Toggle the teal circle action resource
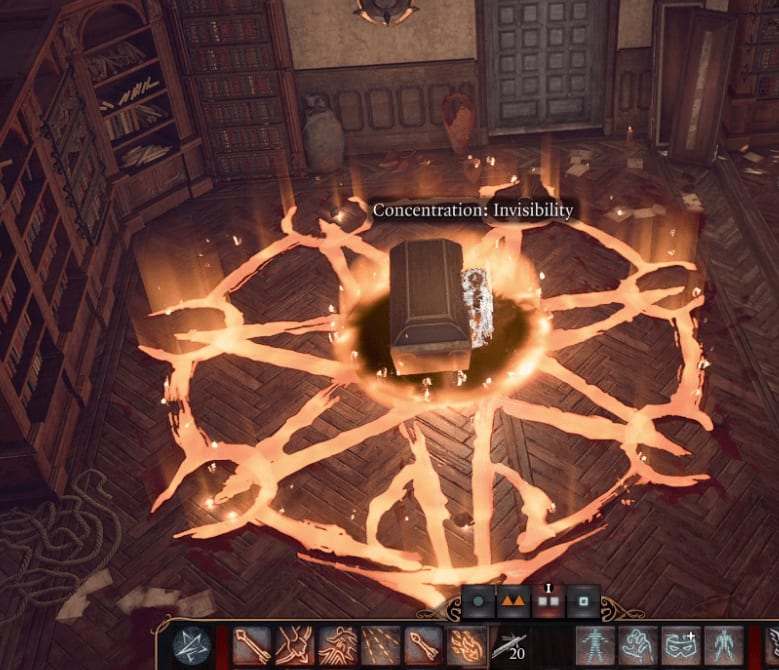Image resolution: width=779 pixels, height=670 pixels. (479, 603)
